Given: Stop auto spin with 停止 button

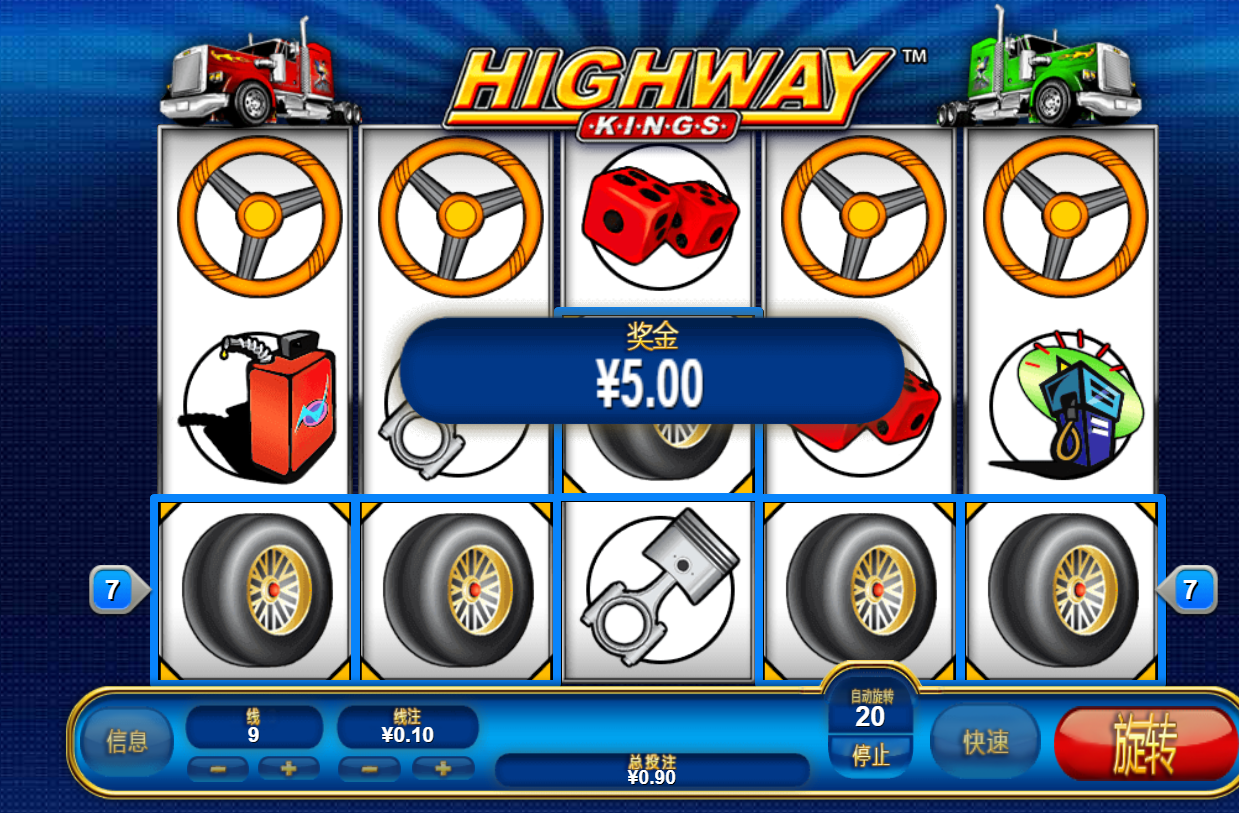Looking at the screenshot, I should 870,756.
